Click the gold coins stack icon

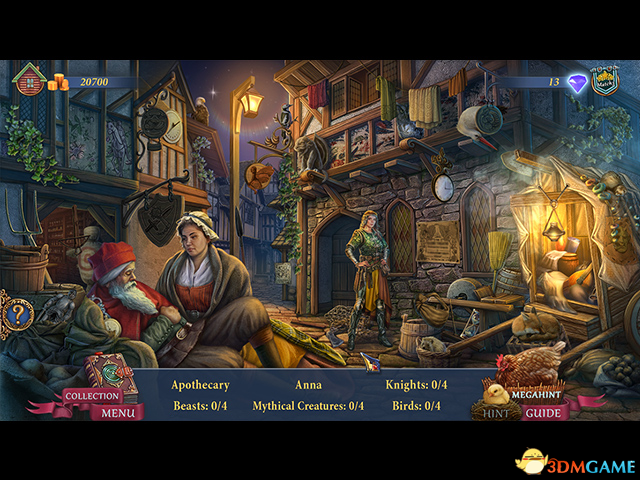[58, 82]
